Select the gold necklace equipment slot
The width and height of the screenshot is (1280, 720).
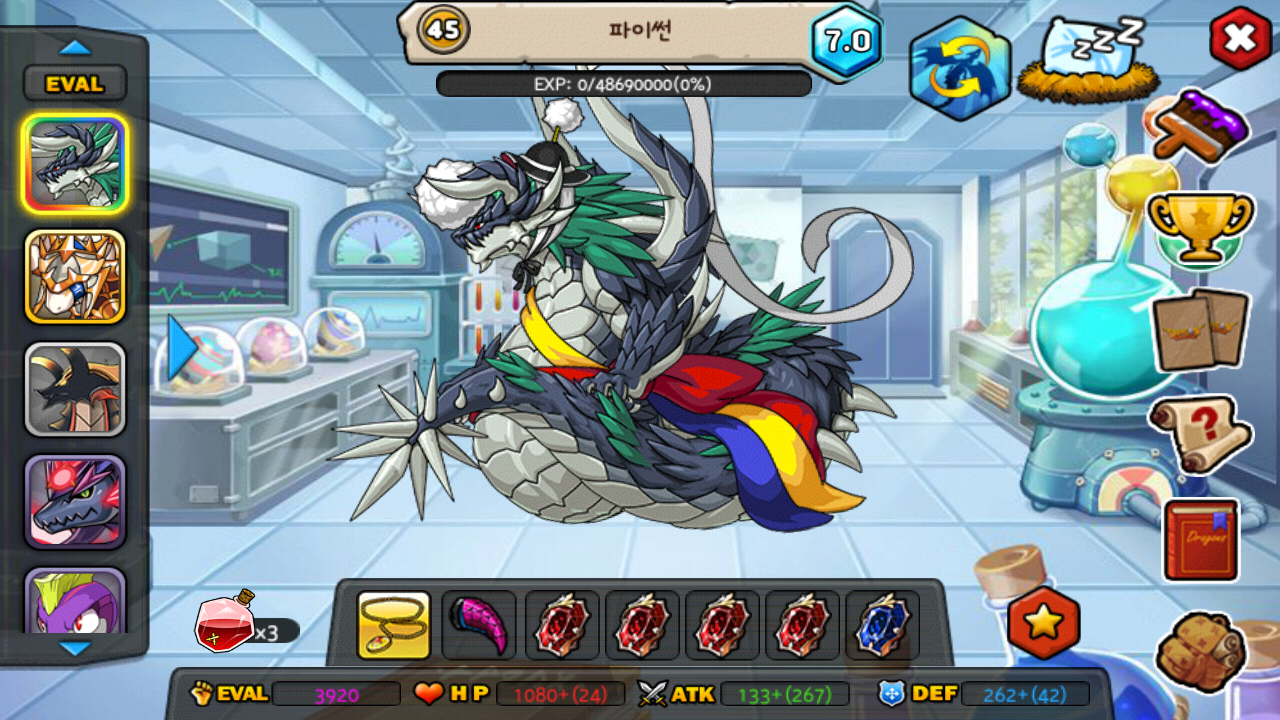click(394, 625)
